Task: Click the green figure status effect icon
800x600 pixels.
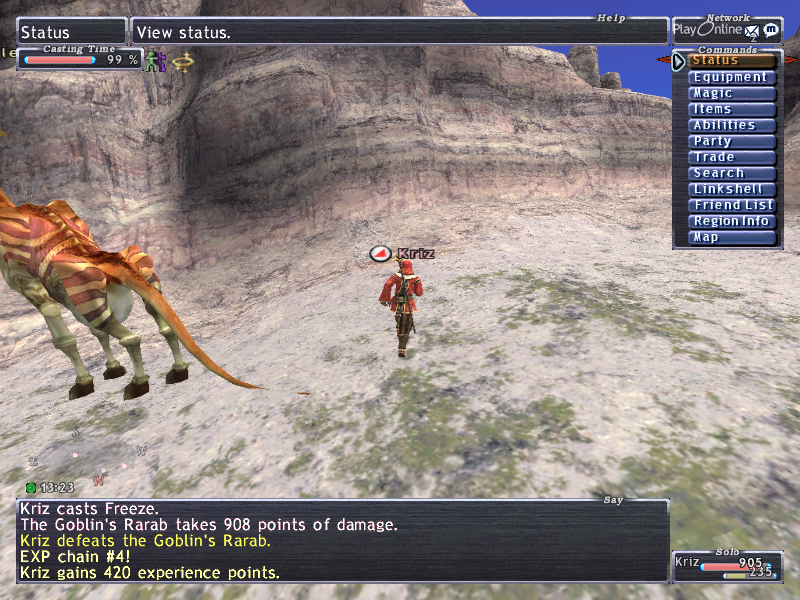Action: tap(153, 61)
